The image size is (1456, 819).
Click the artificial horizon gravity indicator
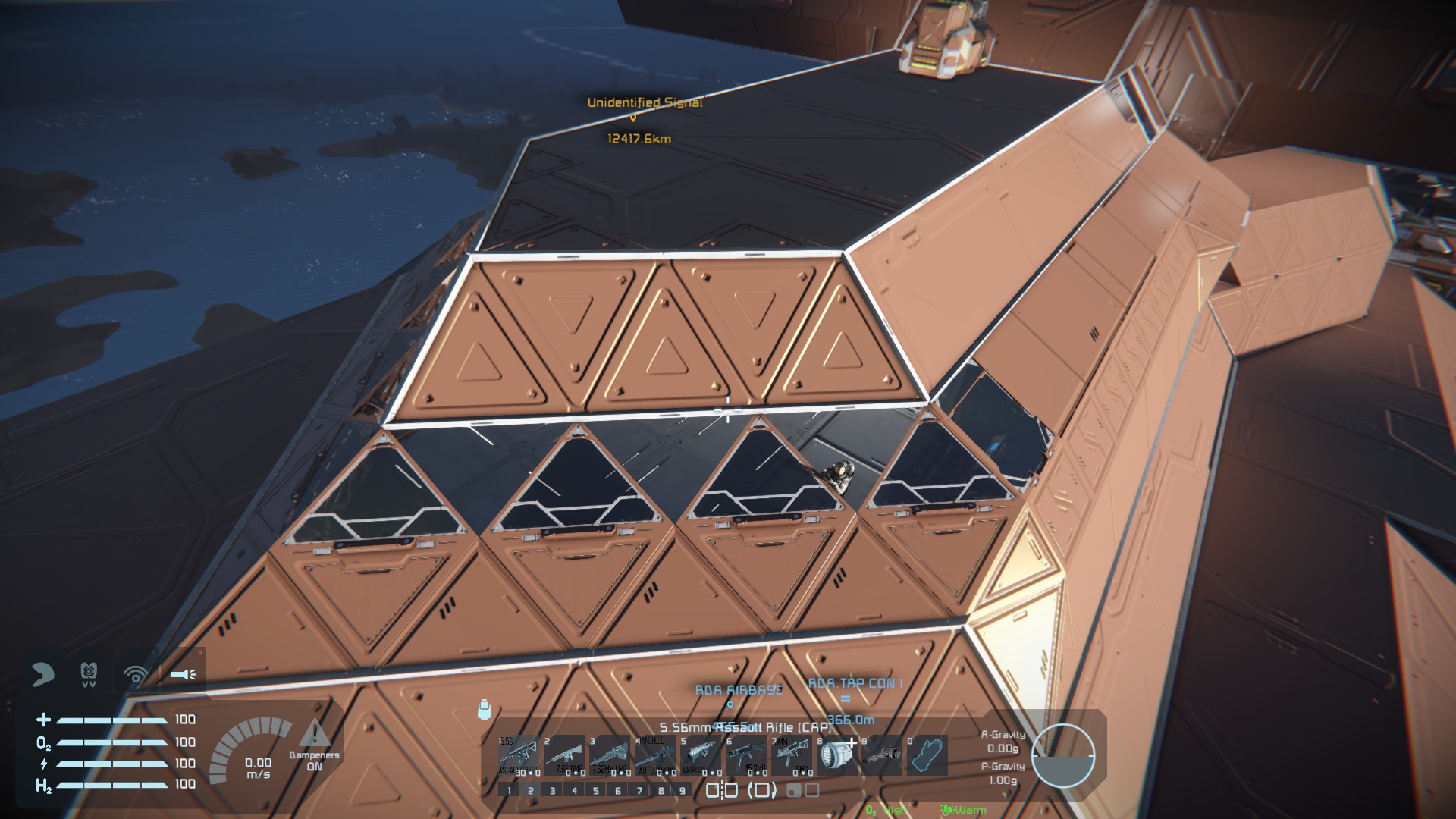1063,755
